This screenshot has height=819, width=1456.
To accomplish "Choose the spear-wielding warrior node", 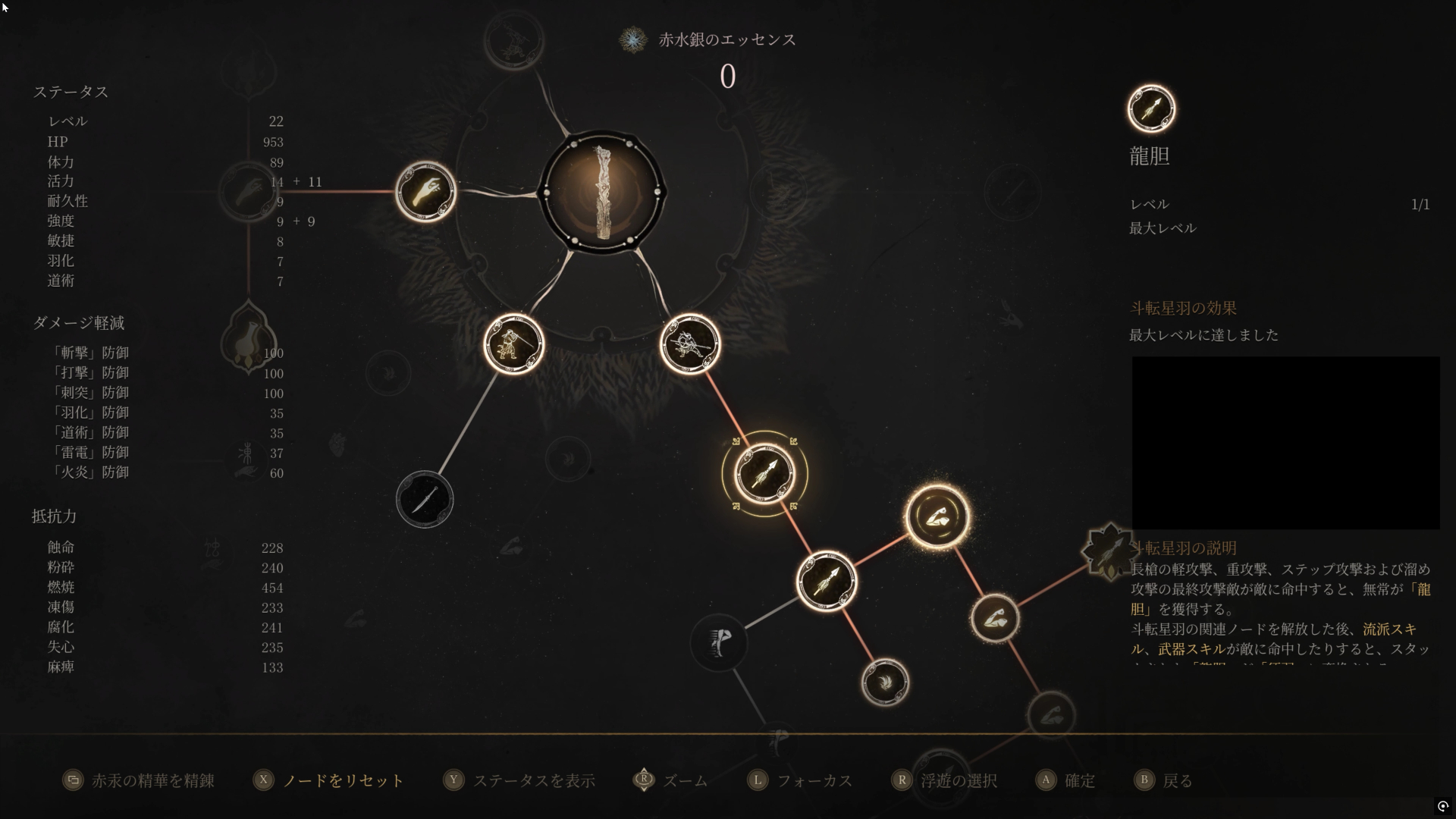I will click(689, 344).
